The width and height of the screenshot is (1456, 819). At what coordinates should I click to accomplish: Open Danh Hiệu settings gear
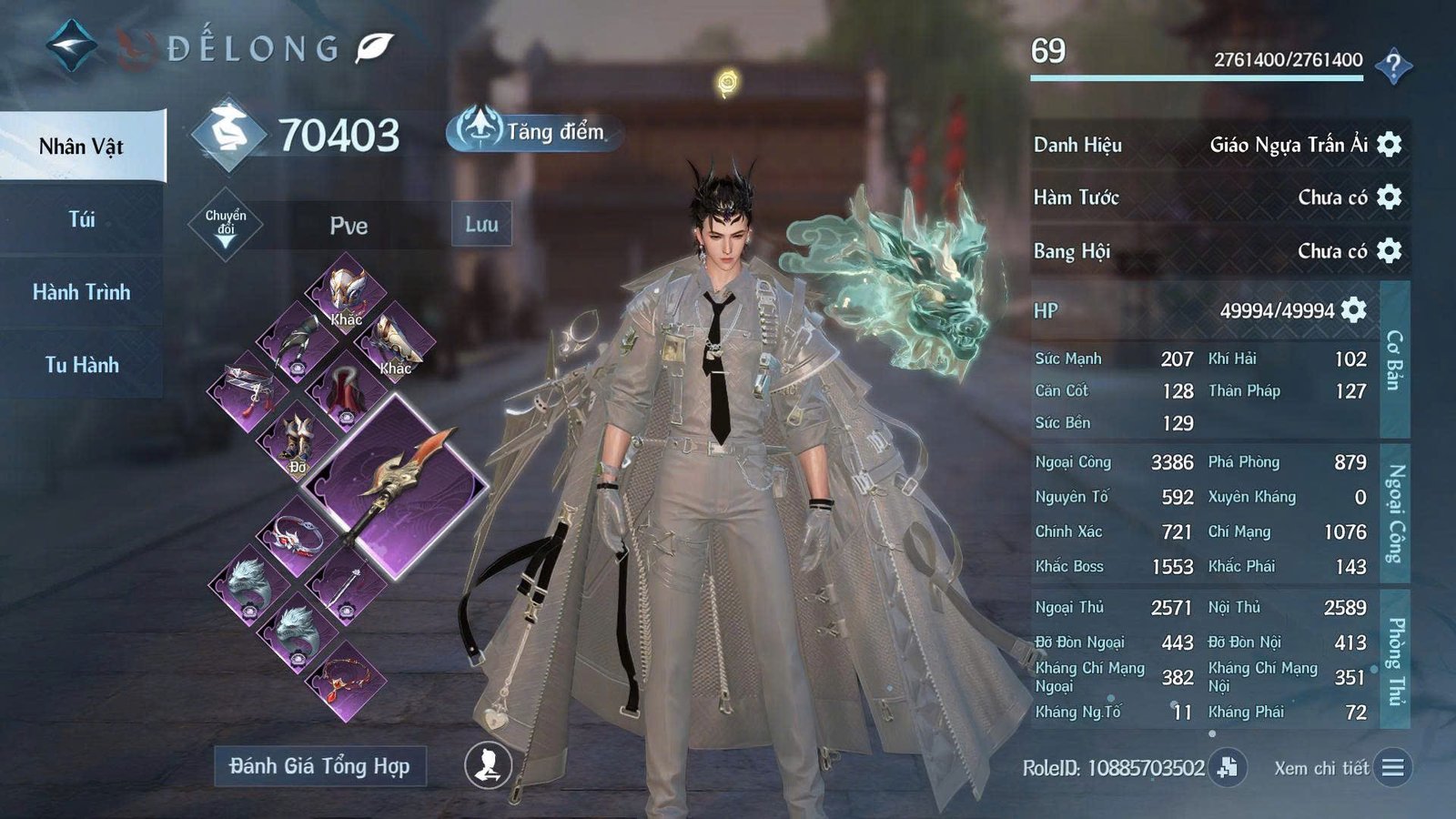(x=1386, y=145)
